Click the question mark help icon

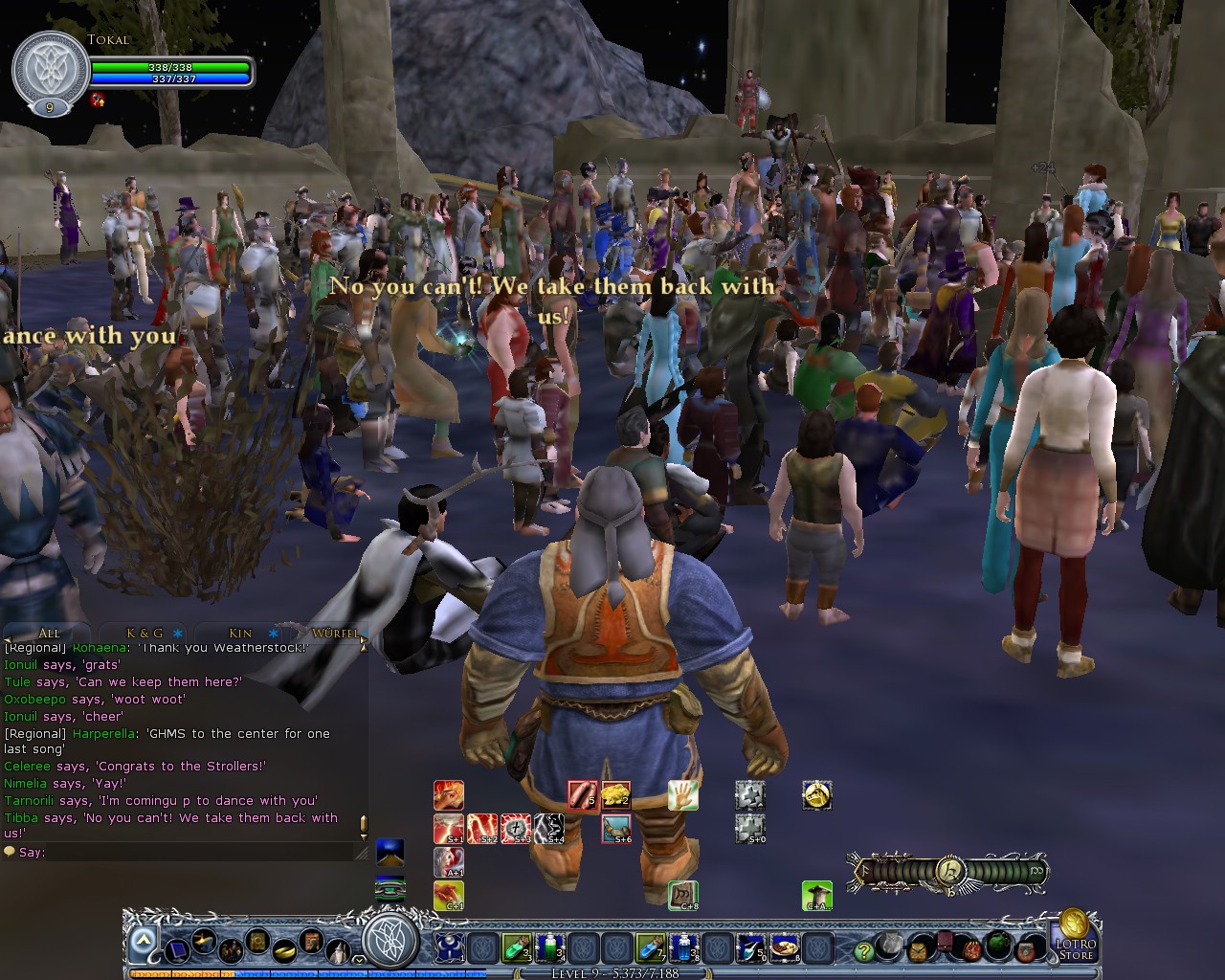coord(864,951)
